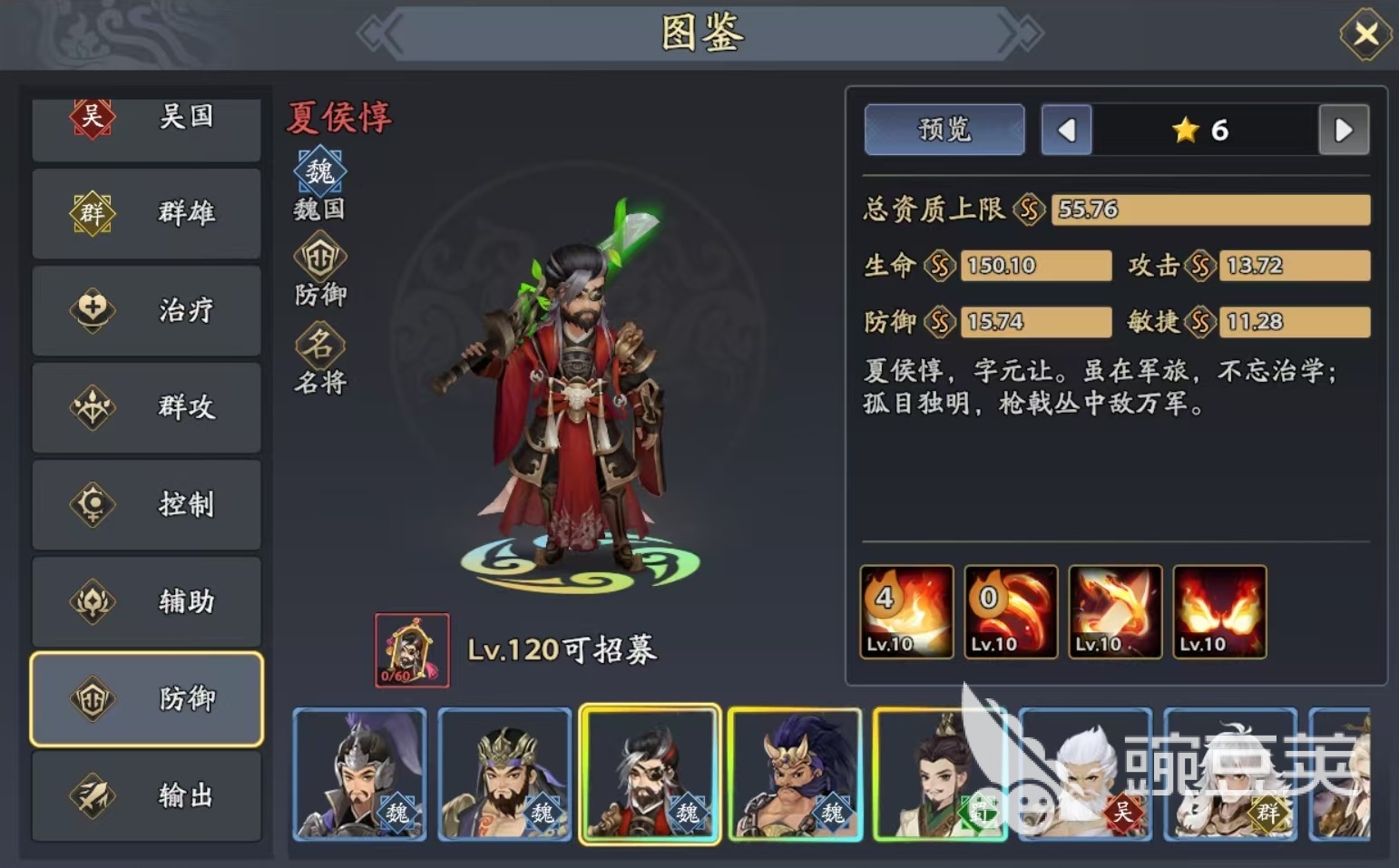
Task: Click the SS grade badge beside 总资质上限
Action: 1028,209
